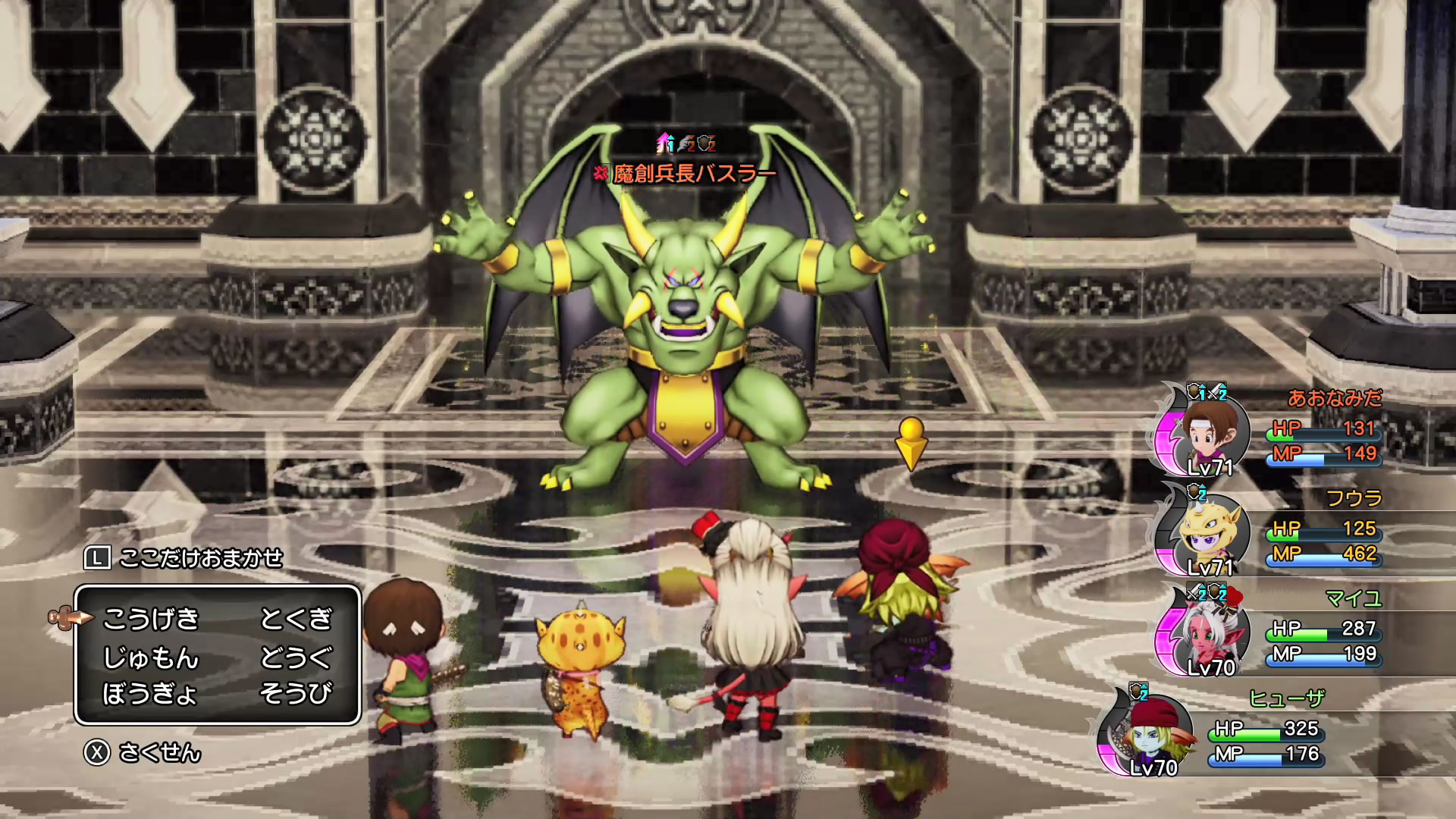Screen dimensions: 1456x819
Task: Choose the じゅもん spell command
Action: (x=150, y=657)
